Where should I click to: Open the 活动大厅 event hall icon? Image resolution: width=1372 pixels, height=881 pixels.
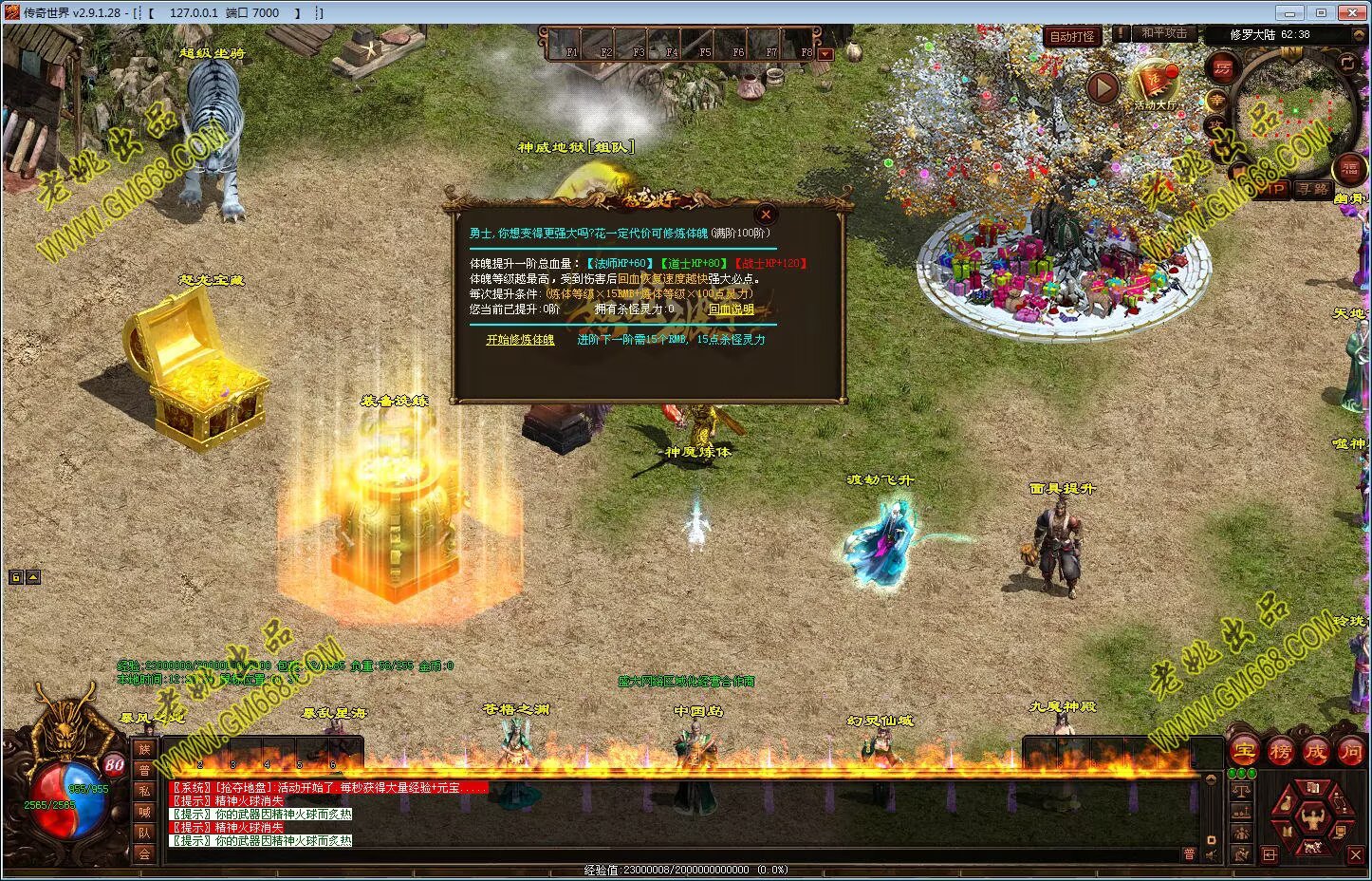[x=1155, y=84]
